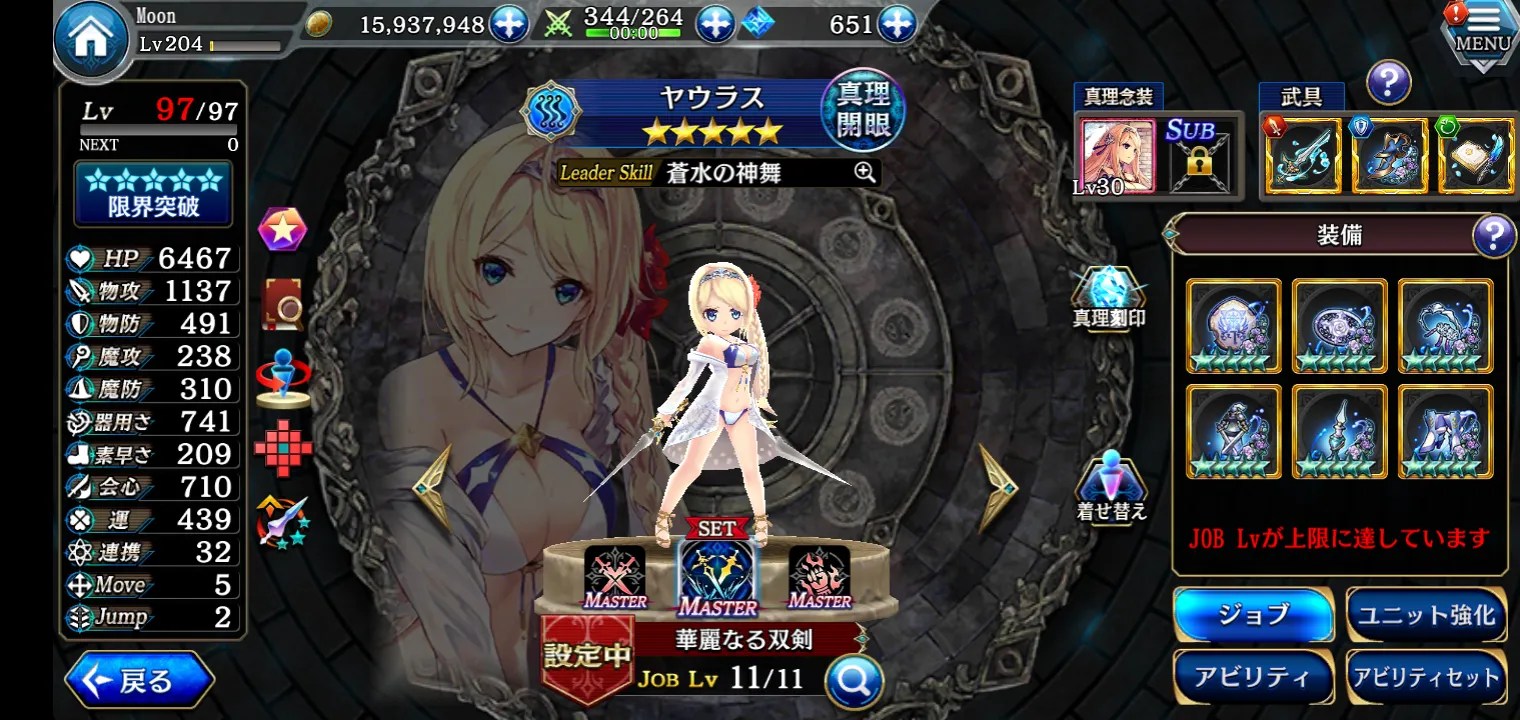Switch to the next unit with right arrow
The height and width of the screenshot is (720, 1520).
coord(997,487)
